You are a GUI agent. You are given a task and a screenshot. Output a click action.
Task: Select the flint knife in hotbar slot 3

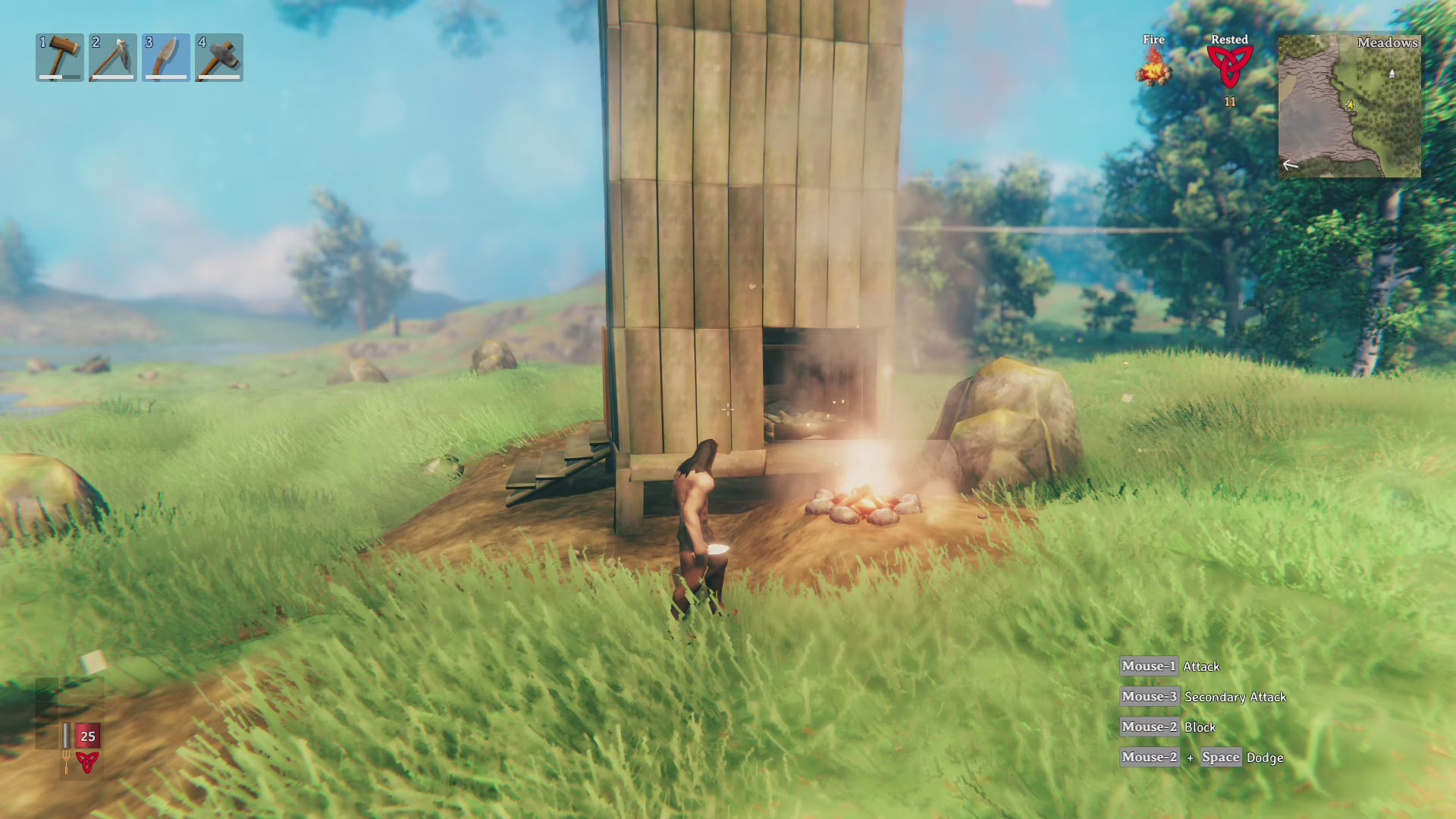coord(165,55)
